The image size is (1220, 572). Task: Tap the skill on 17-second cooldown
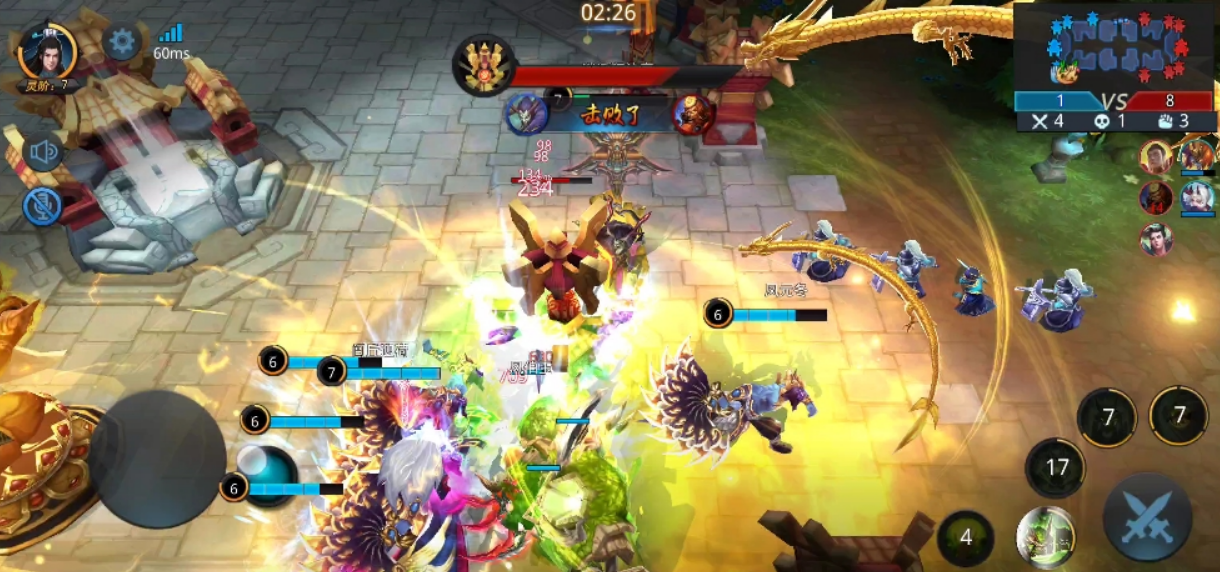click(1056, 467)
